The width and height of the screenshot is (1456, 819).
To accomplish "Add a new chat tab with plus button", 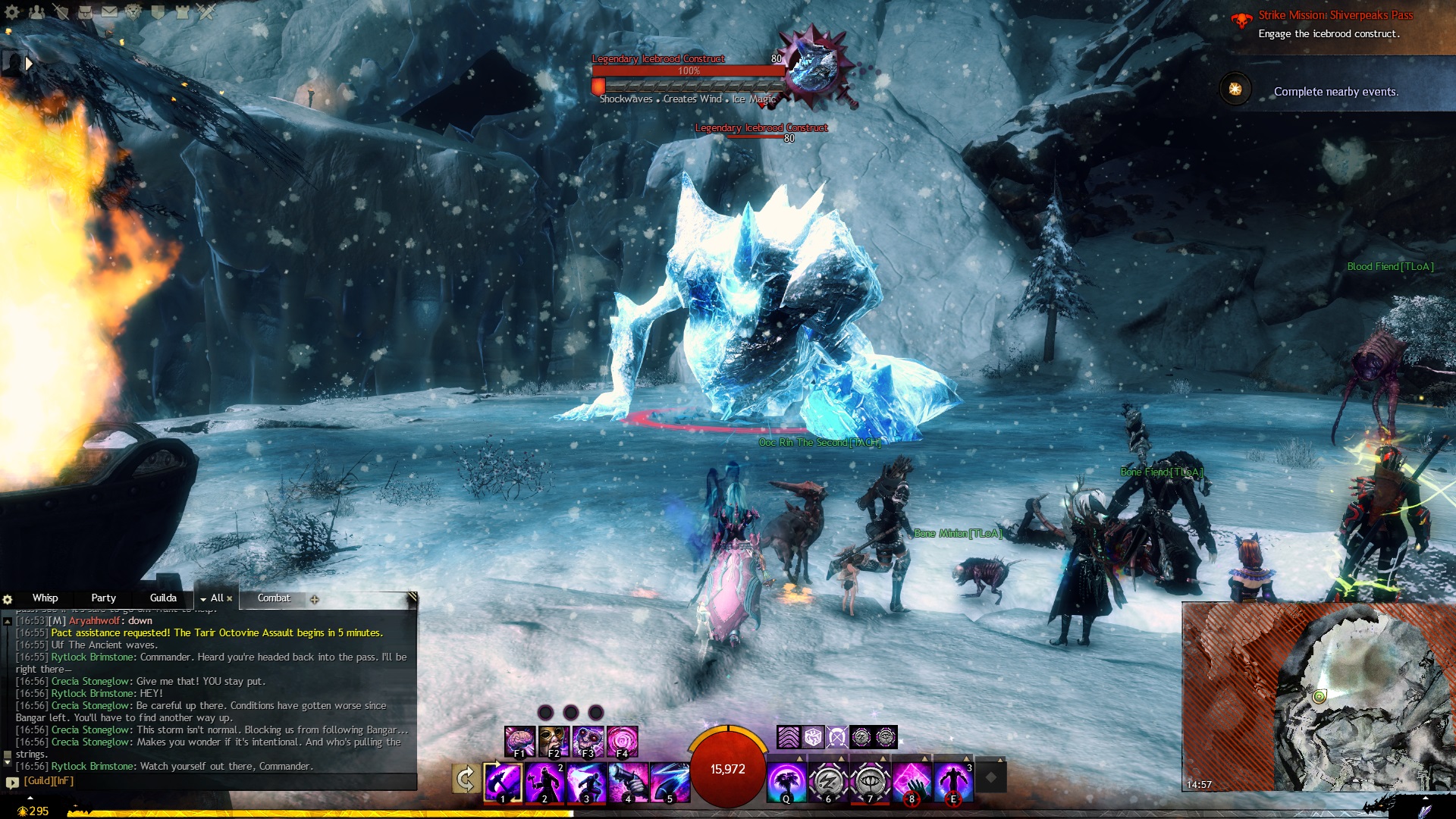I will coord(315,599).
